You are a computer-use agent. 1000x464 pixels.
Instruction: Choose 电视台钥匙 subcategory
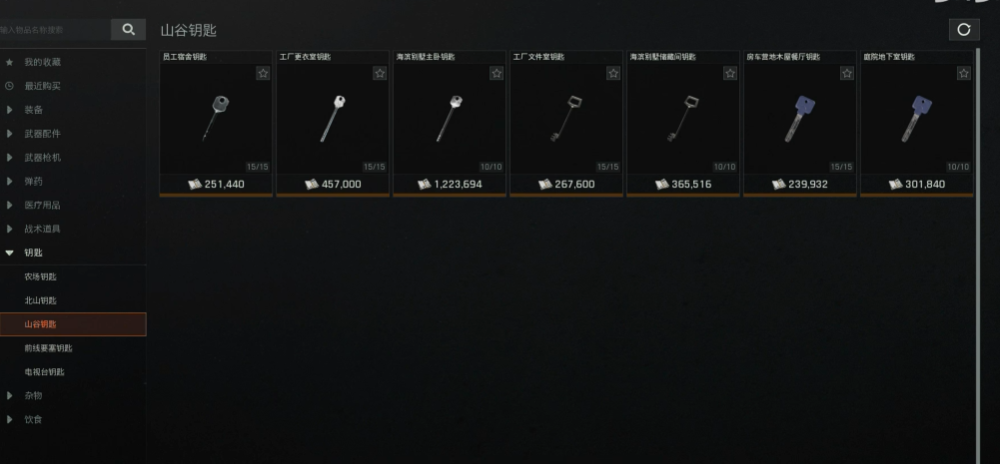pyautogui.click(x=45, y=372)
